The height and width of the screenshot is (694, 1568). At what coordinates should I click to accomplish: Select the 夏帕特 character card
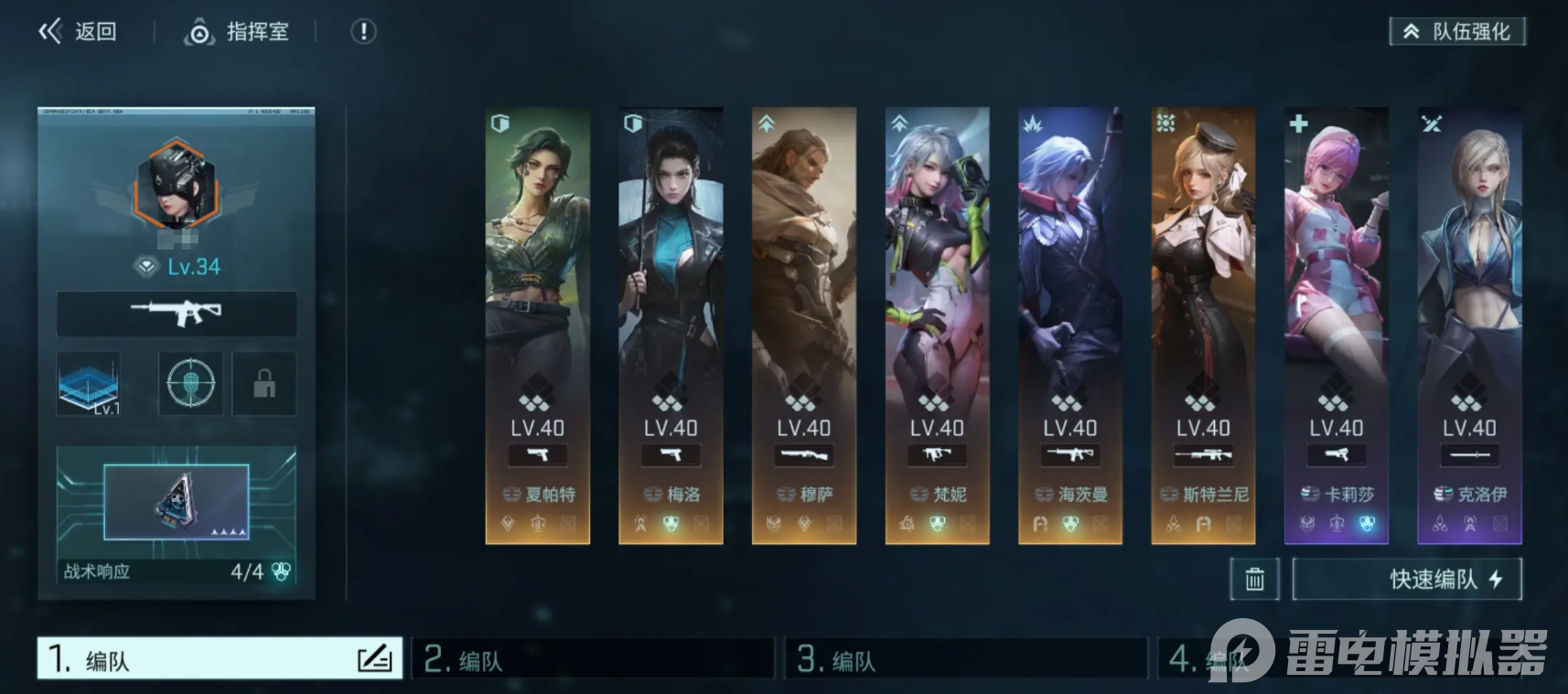tap(538, 325)
